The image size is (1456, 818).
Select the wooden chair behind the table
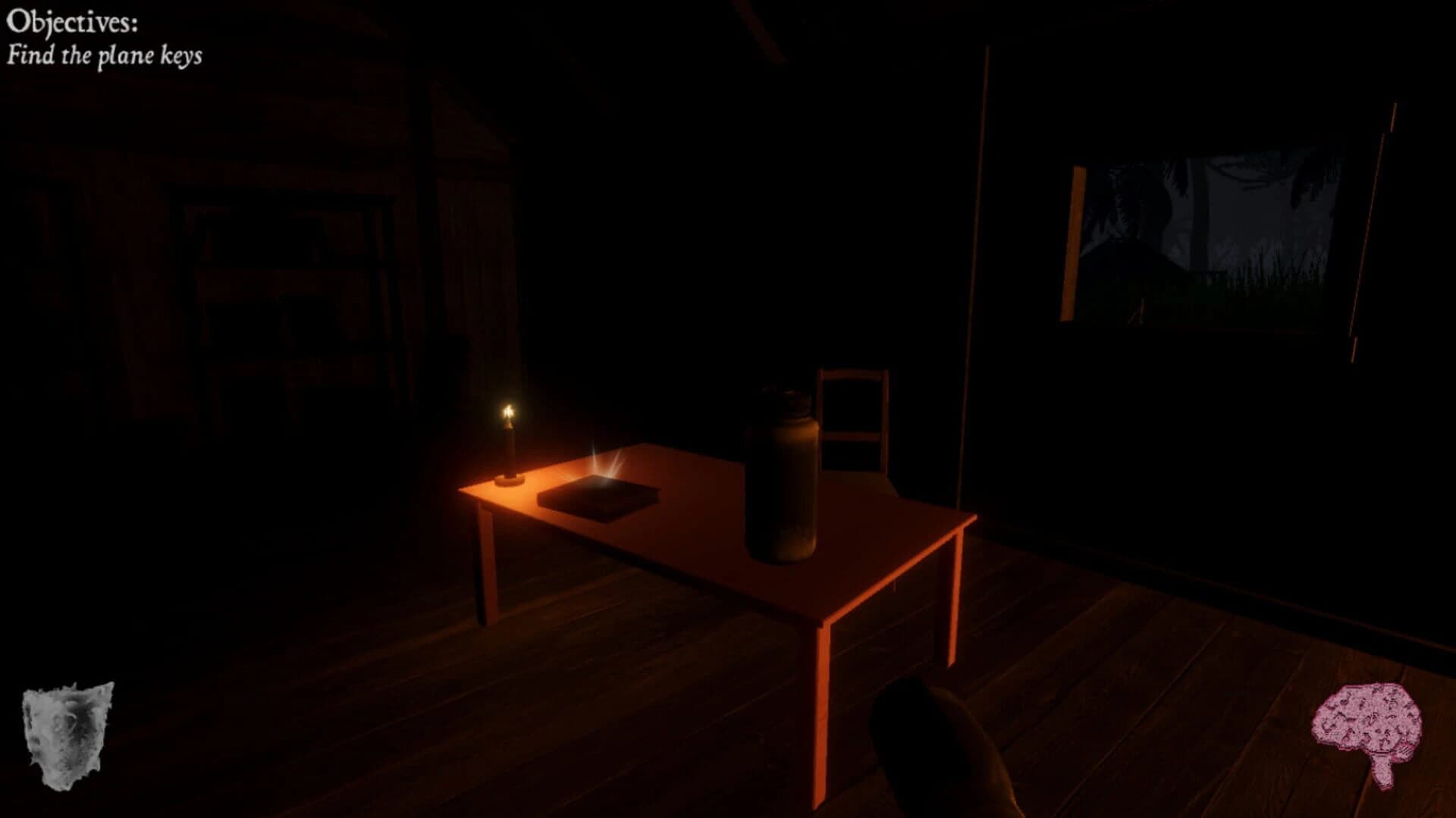pyautogui.click(x=849, y=417)
